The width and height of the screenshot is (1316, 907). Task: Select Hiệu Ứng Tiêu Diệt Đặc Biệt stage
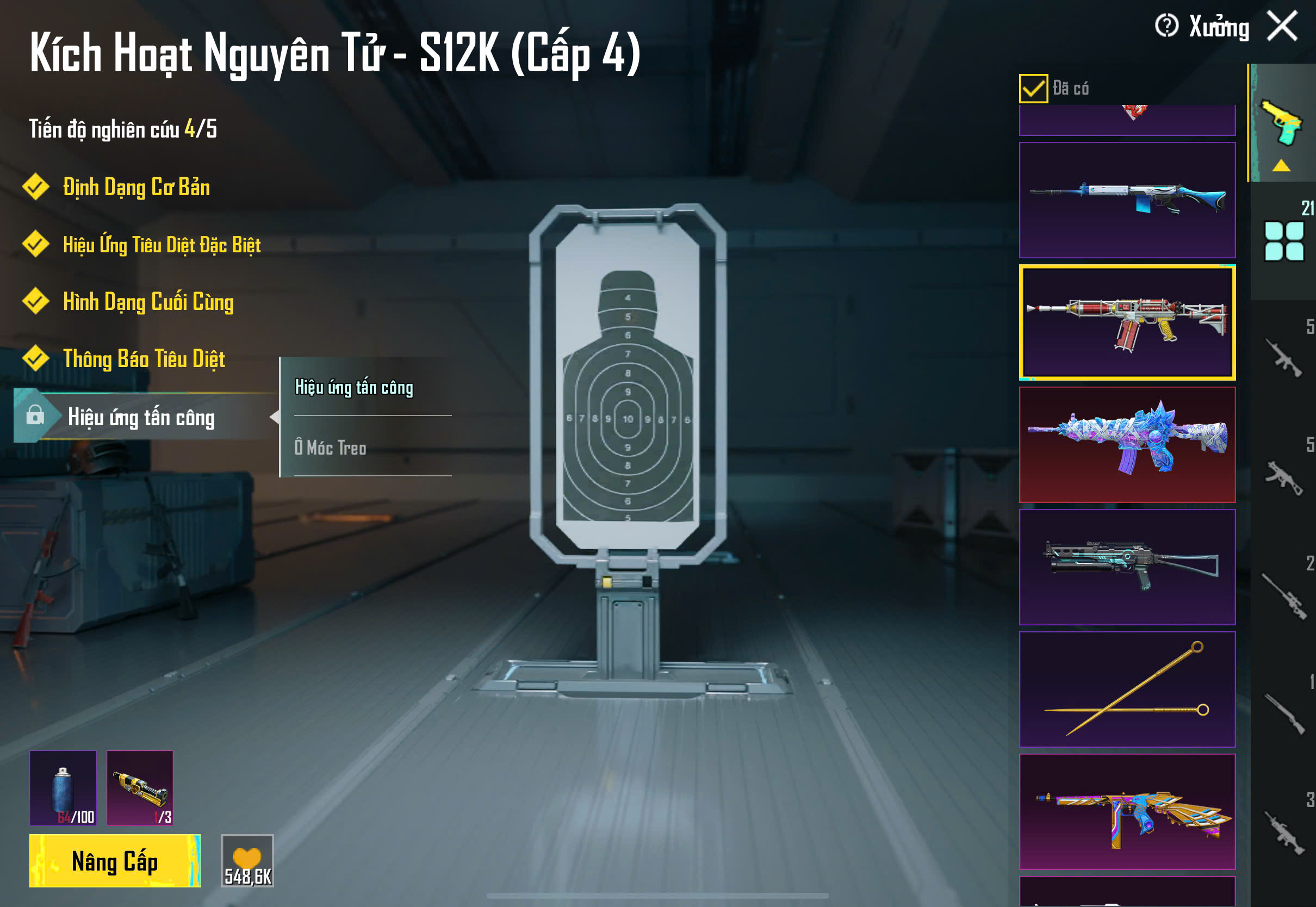(162, 245)
